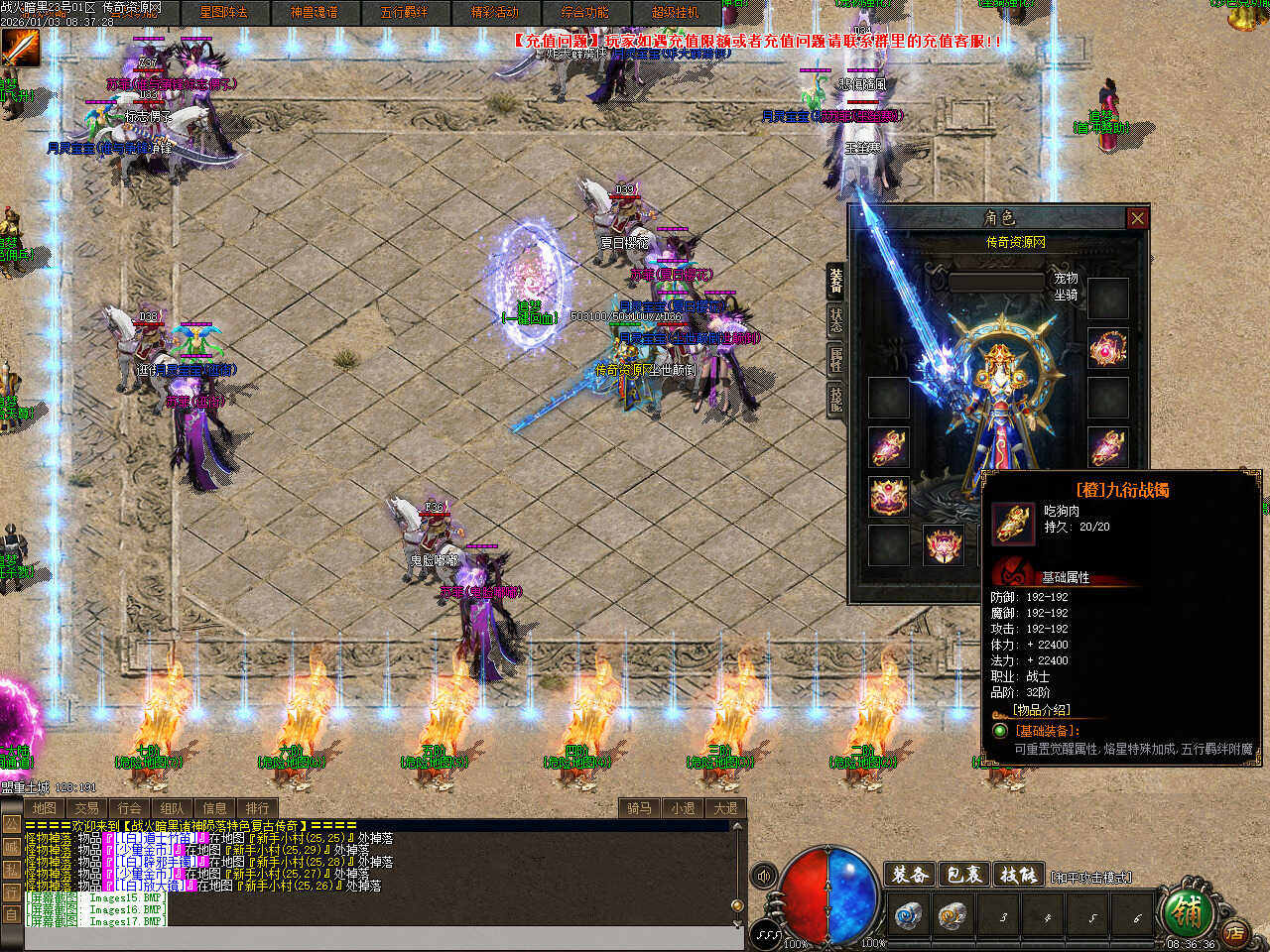The width and height of the screenshot is (1270, 952).
Task: Show the 精彩活动 events menu
Action: tap(494, 12)
